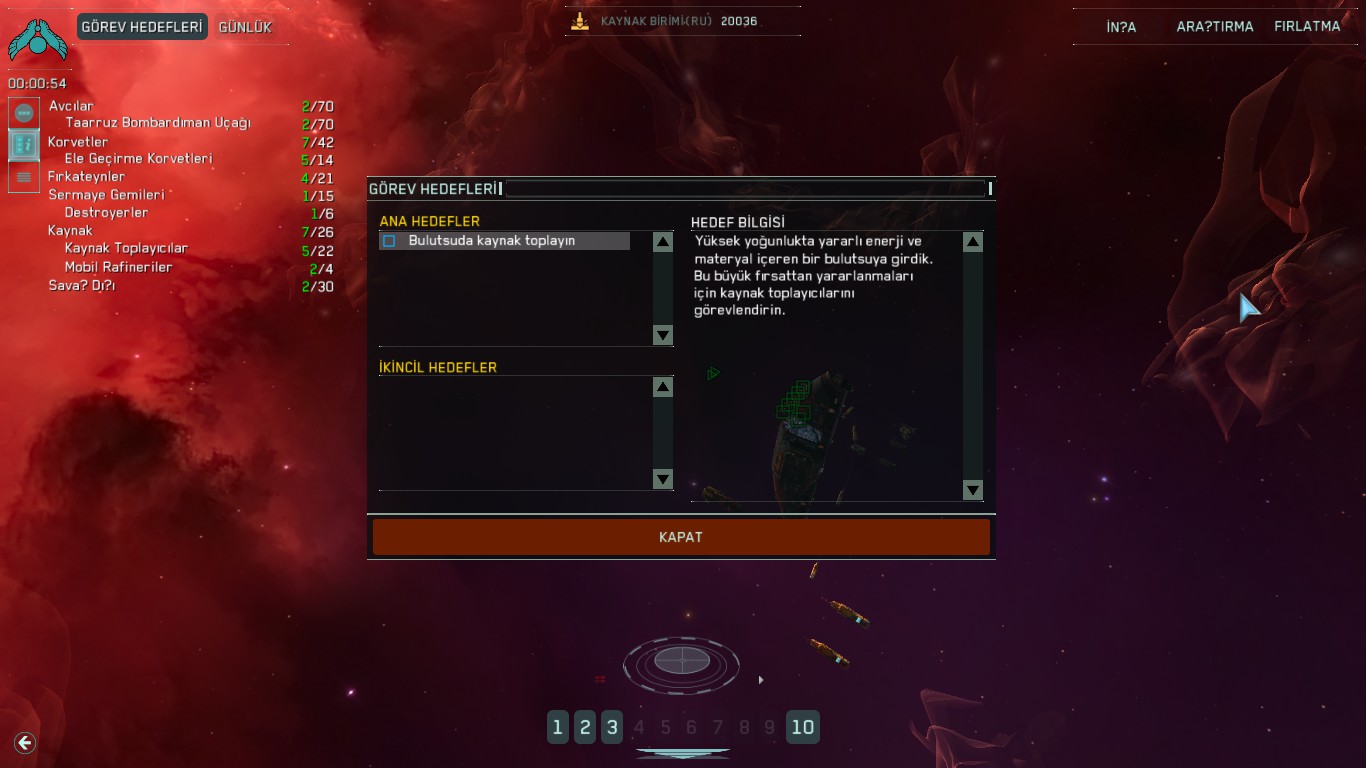
Task: Select control group 2
Action: [x=585, y=727]
